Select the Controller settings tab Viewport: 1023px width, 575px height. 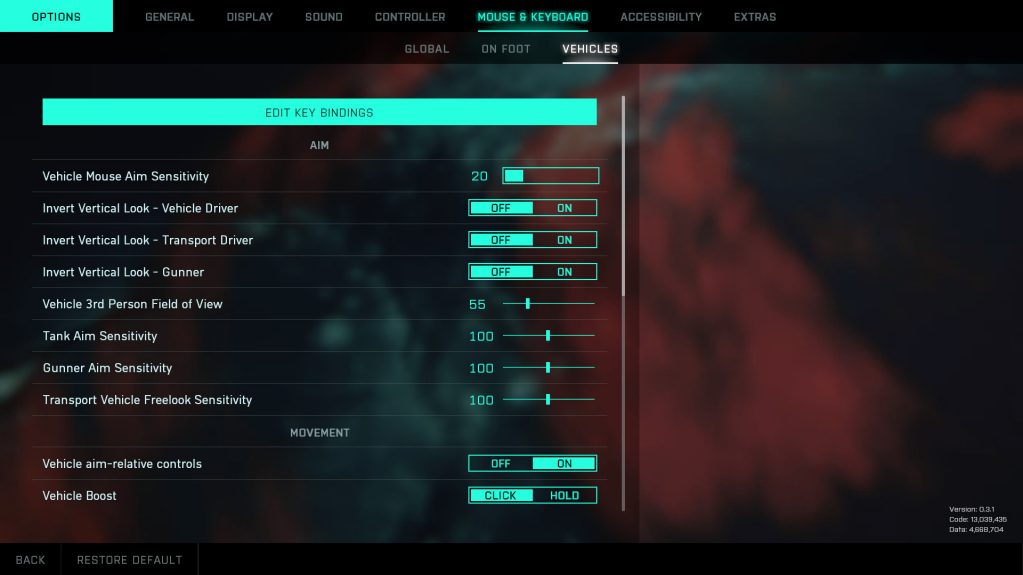coord(410,17)
